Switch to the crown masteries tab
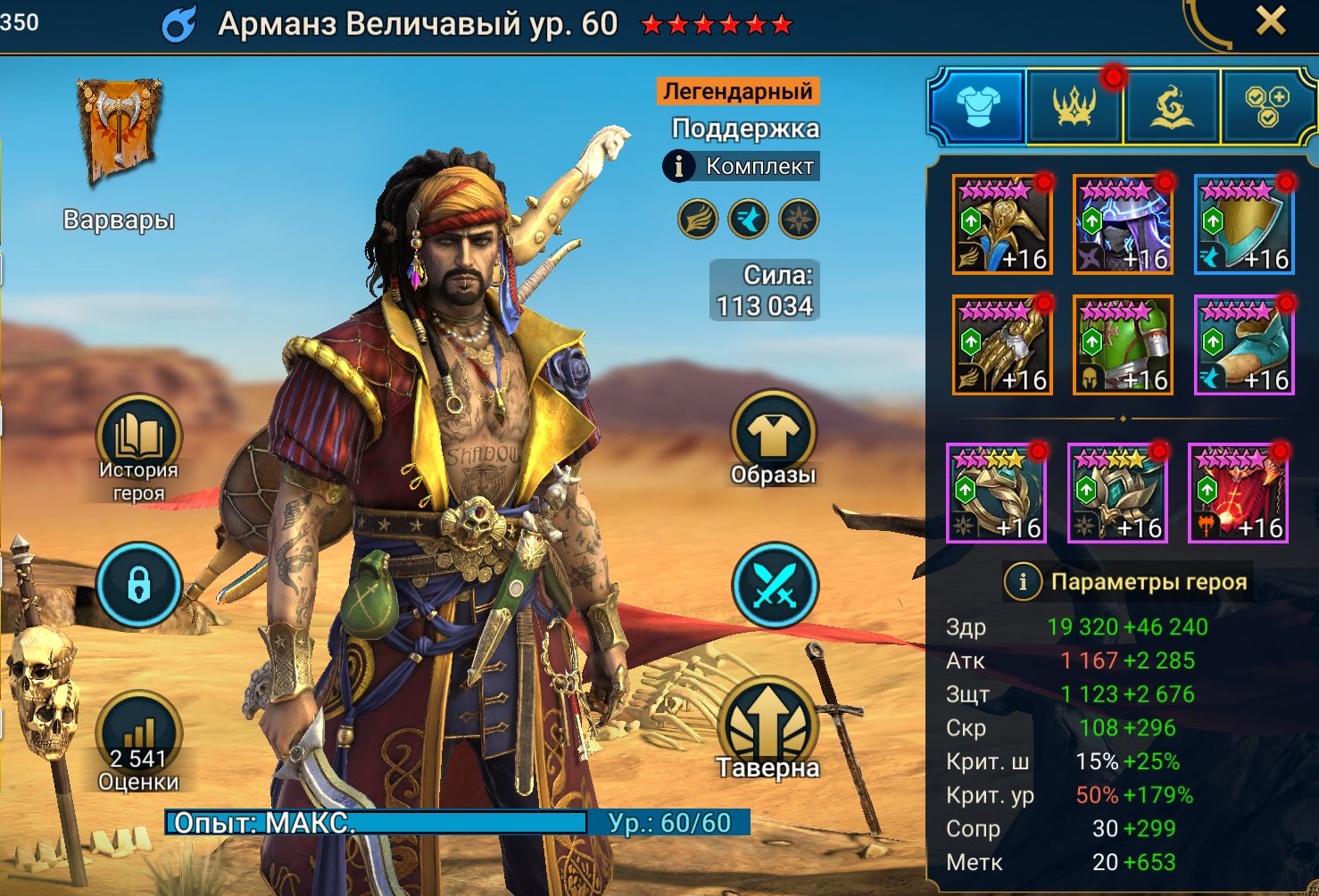The width and height of the screenshot is (1319, 896). point(1074,107)
